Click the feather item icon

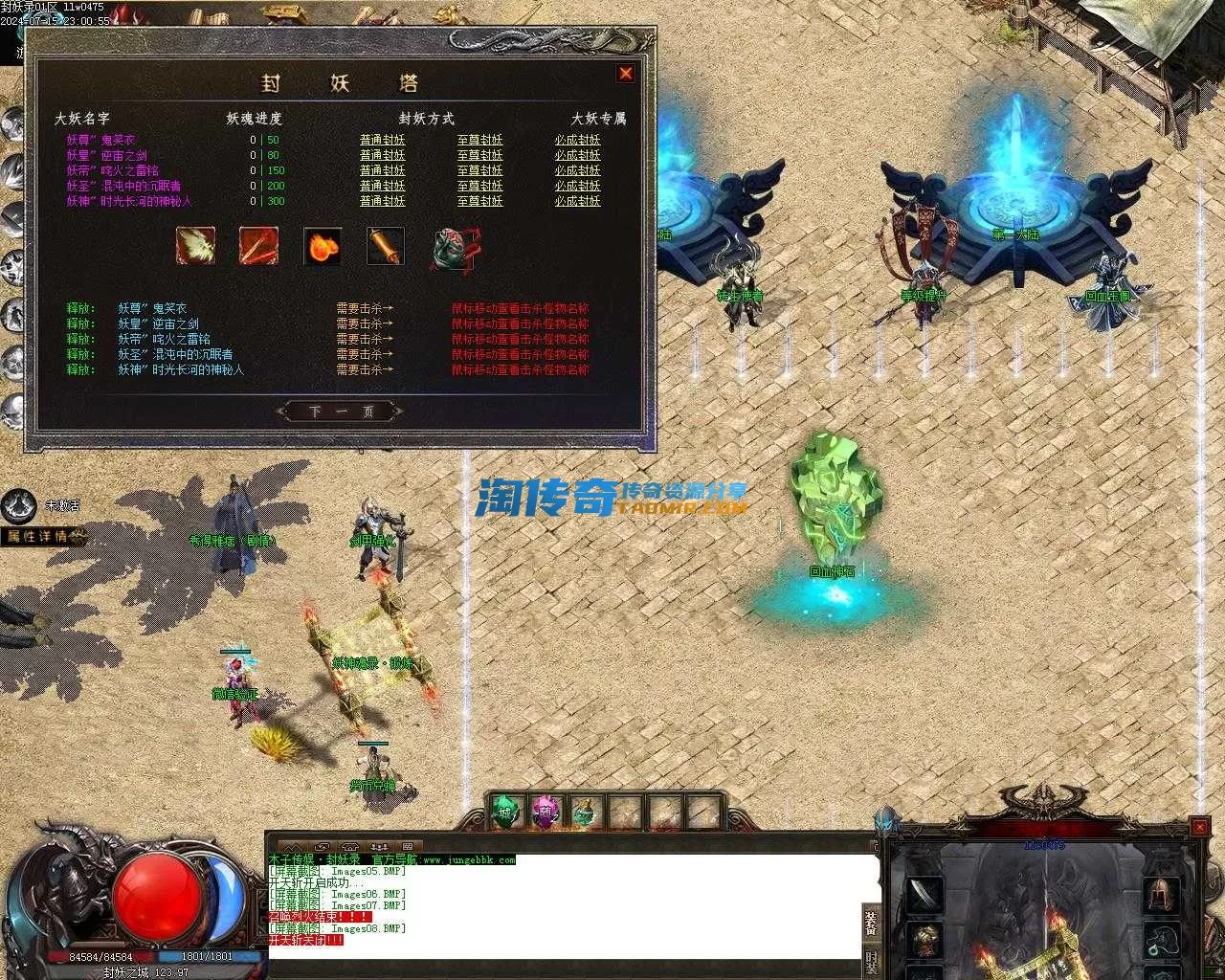click(x=195, y=246)
